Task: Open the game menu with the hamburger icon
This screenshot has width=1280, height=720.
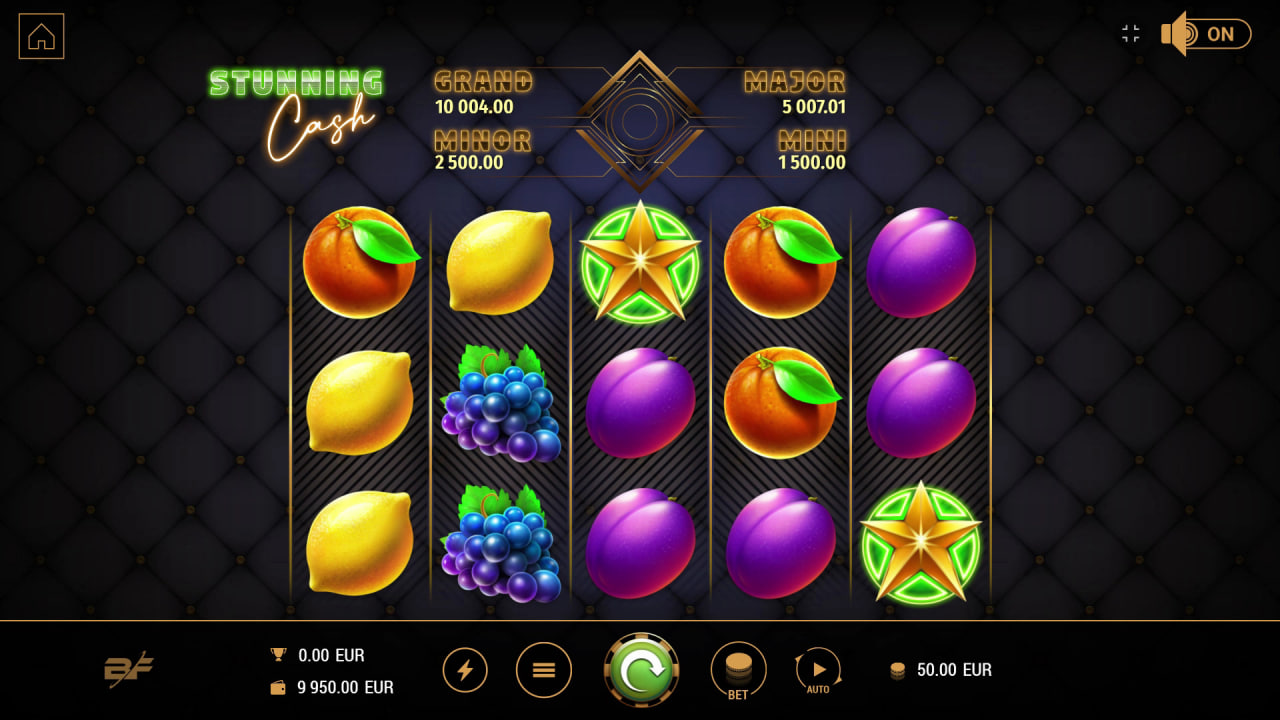Action: coord(543,670)
